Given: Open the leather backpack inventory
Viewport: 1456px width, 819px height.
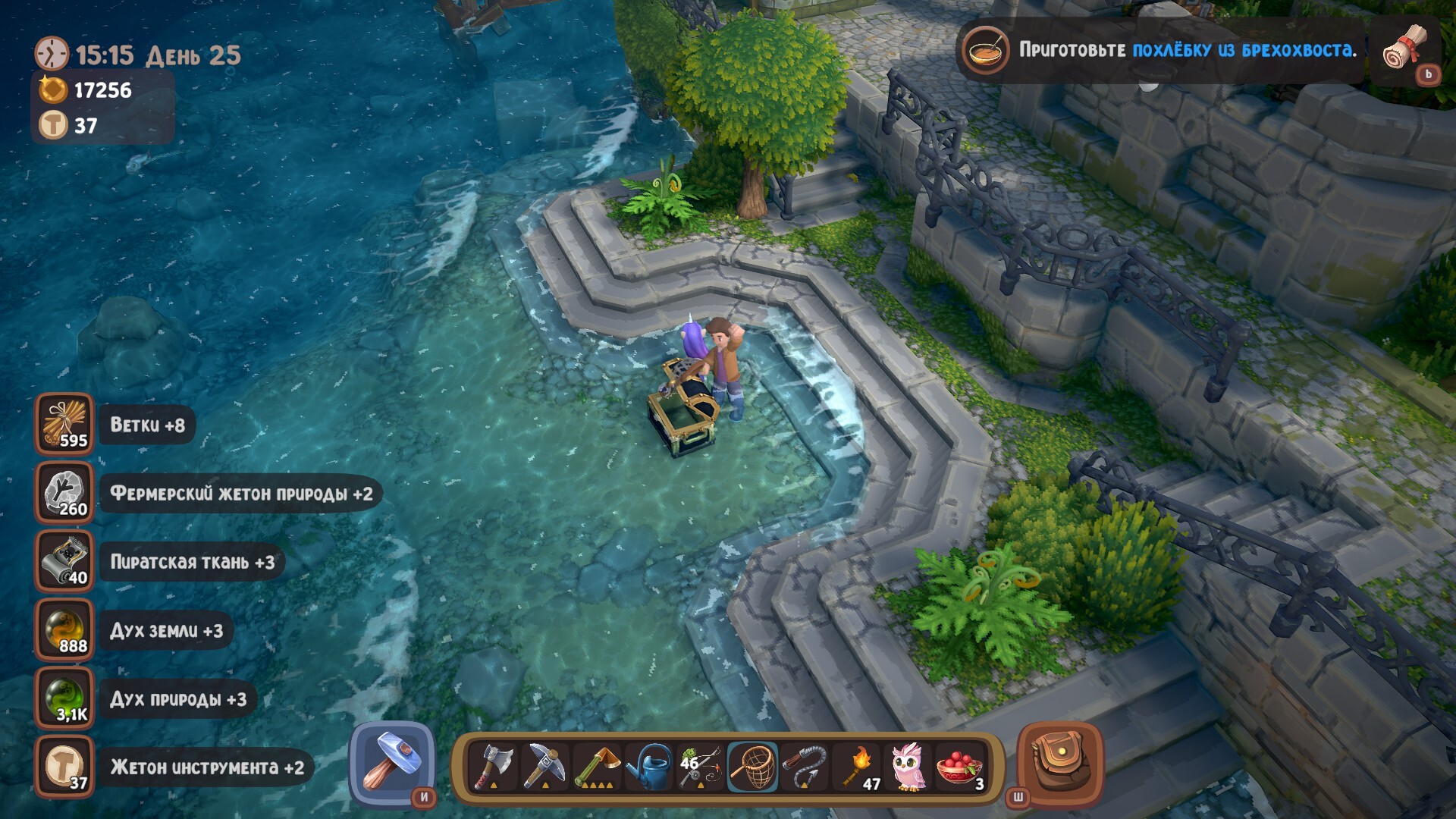Looking at the screenshot, I should coord(1059,763).
